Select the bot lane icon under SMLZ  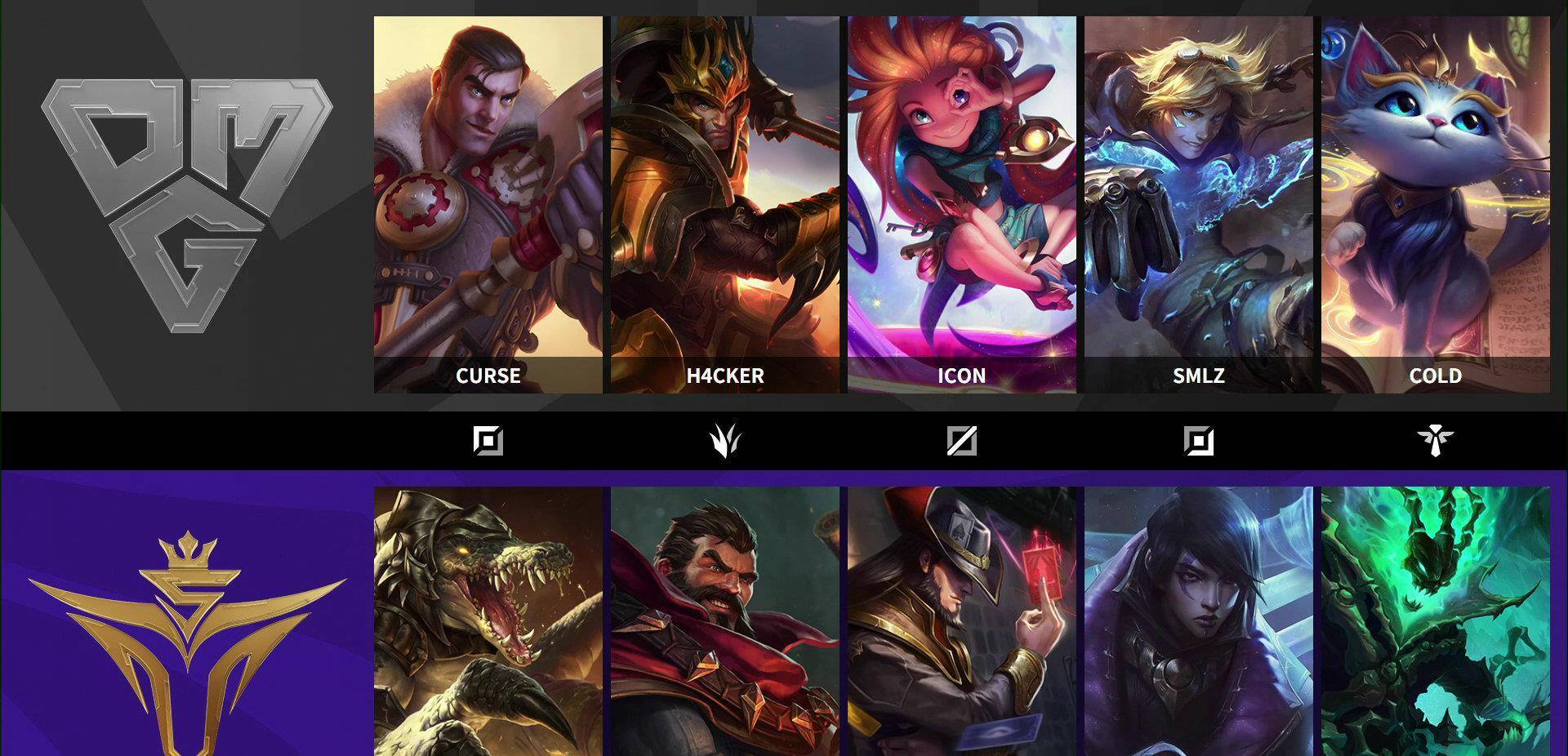point(1198,442)
